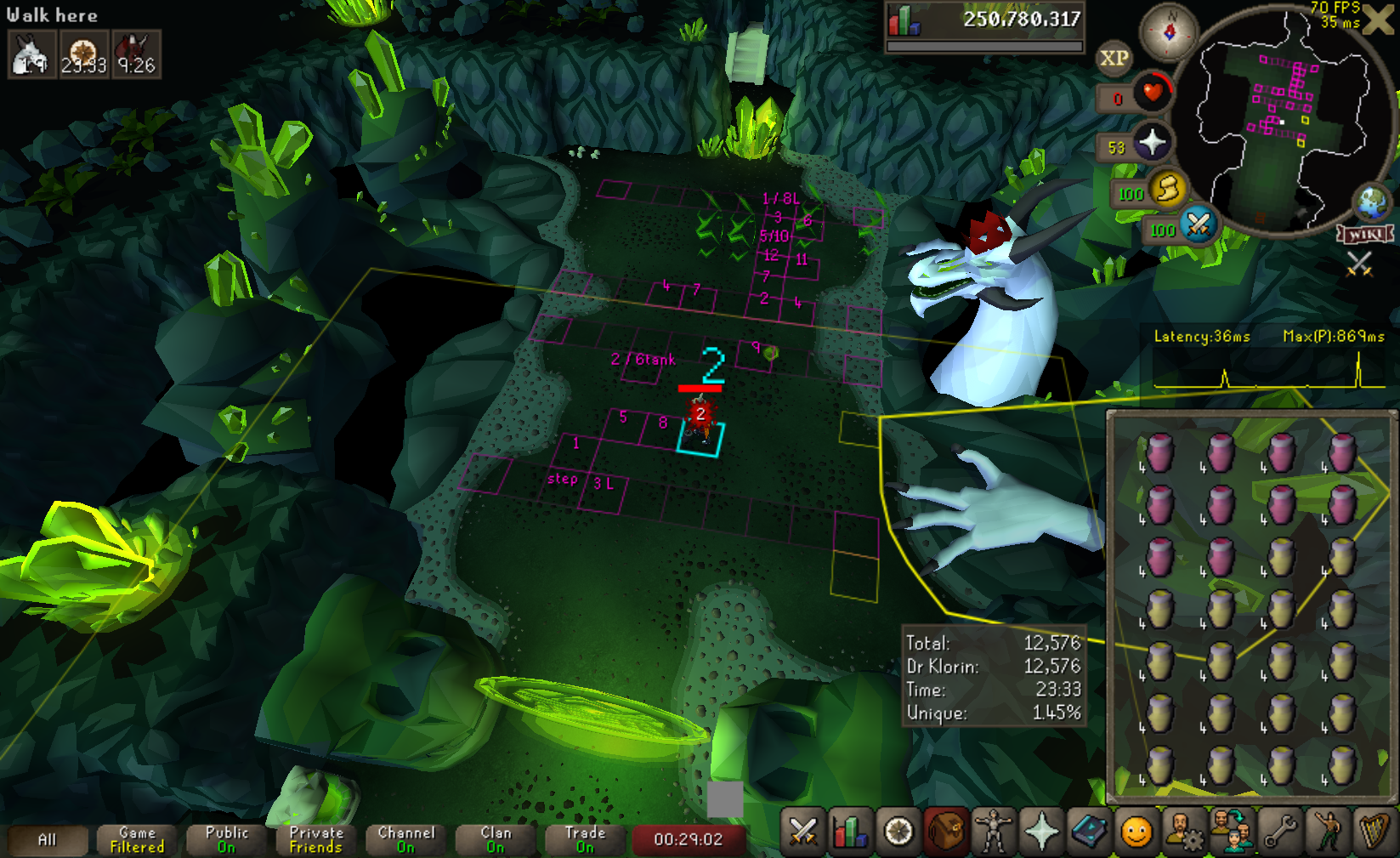This screenshot has width=1400, height=858.
Task: Select the Game Filtered chat tab
Action: click(137, 839)
